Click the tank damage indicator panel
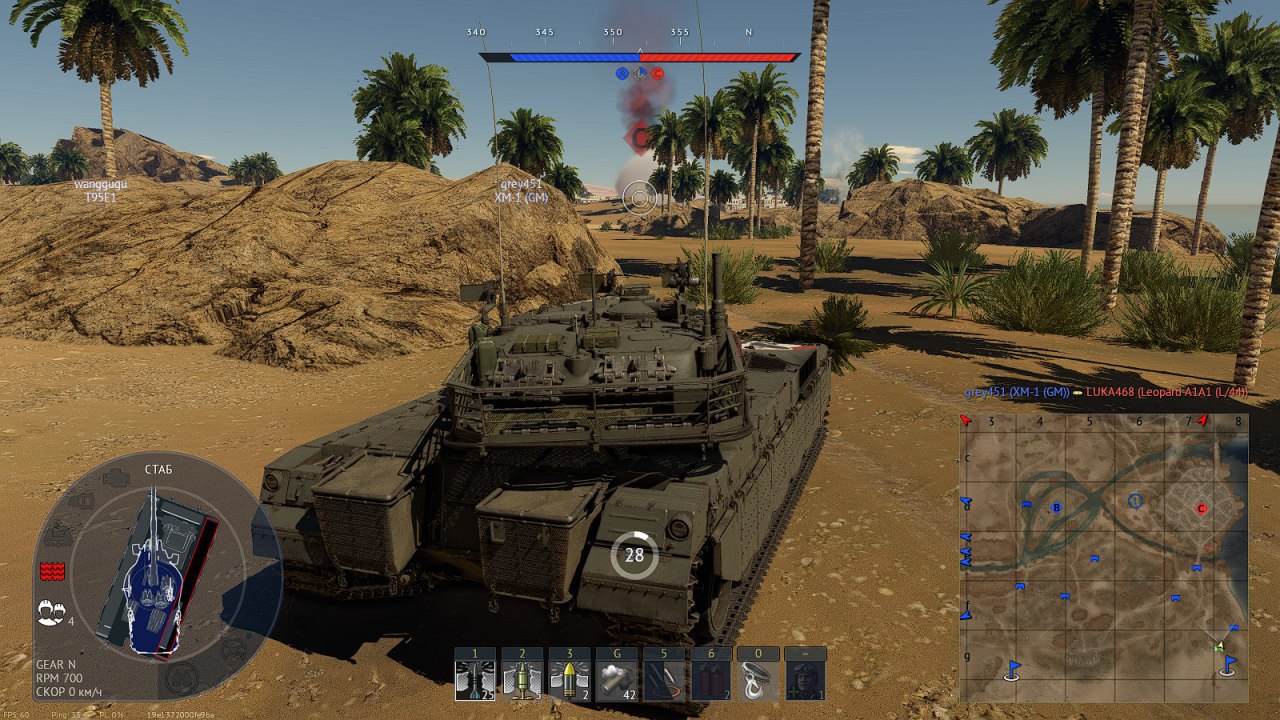The image size is (1280, 720). click(x=153, y=573)
